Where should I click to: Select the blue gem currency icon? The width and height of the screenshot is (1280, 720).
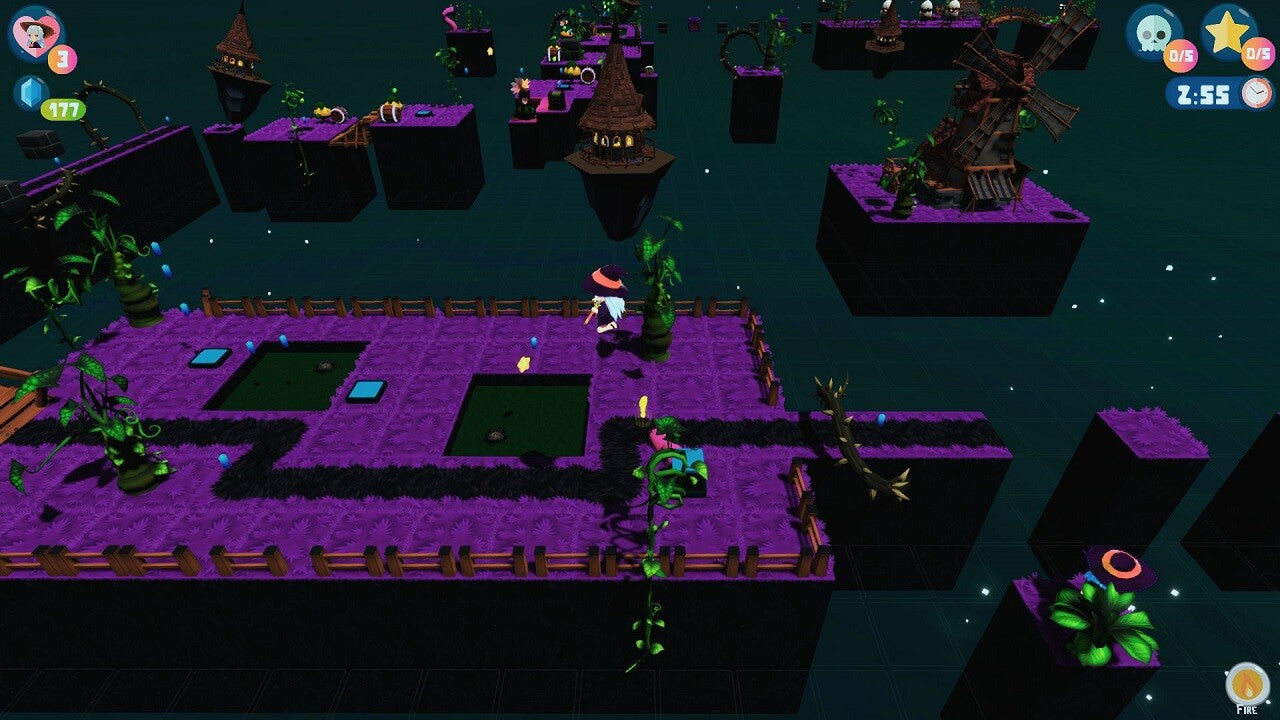pos(30,92)
